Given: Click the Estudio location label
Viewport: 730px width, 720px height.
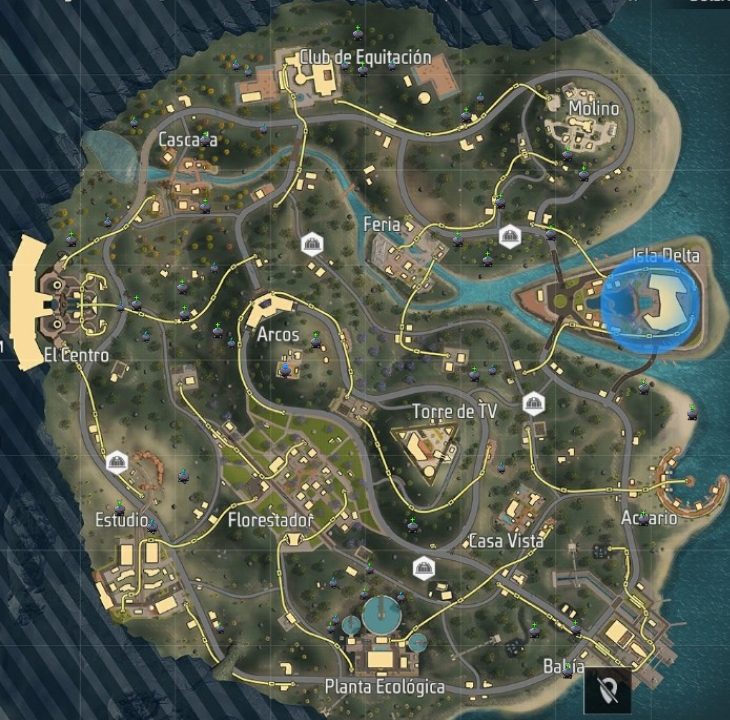Looking at the screenshot, I should coord(122,521).
